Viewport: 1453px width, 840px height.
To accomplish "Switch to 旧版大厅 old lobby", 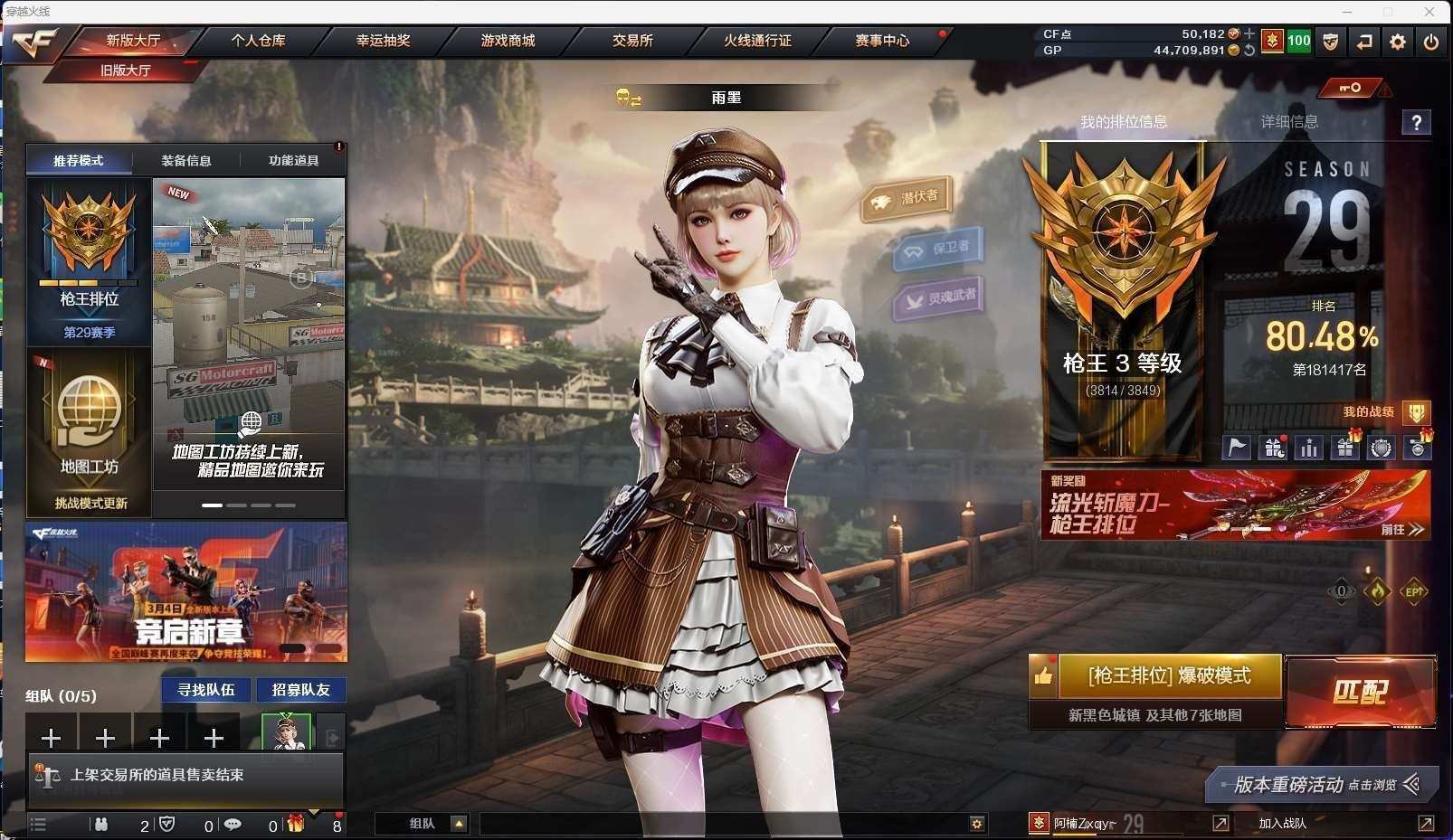I will (x=125, y=70).
